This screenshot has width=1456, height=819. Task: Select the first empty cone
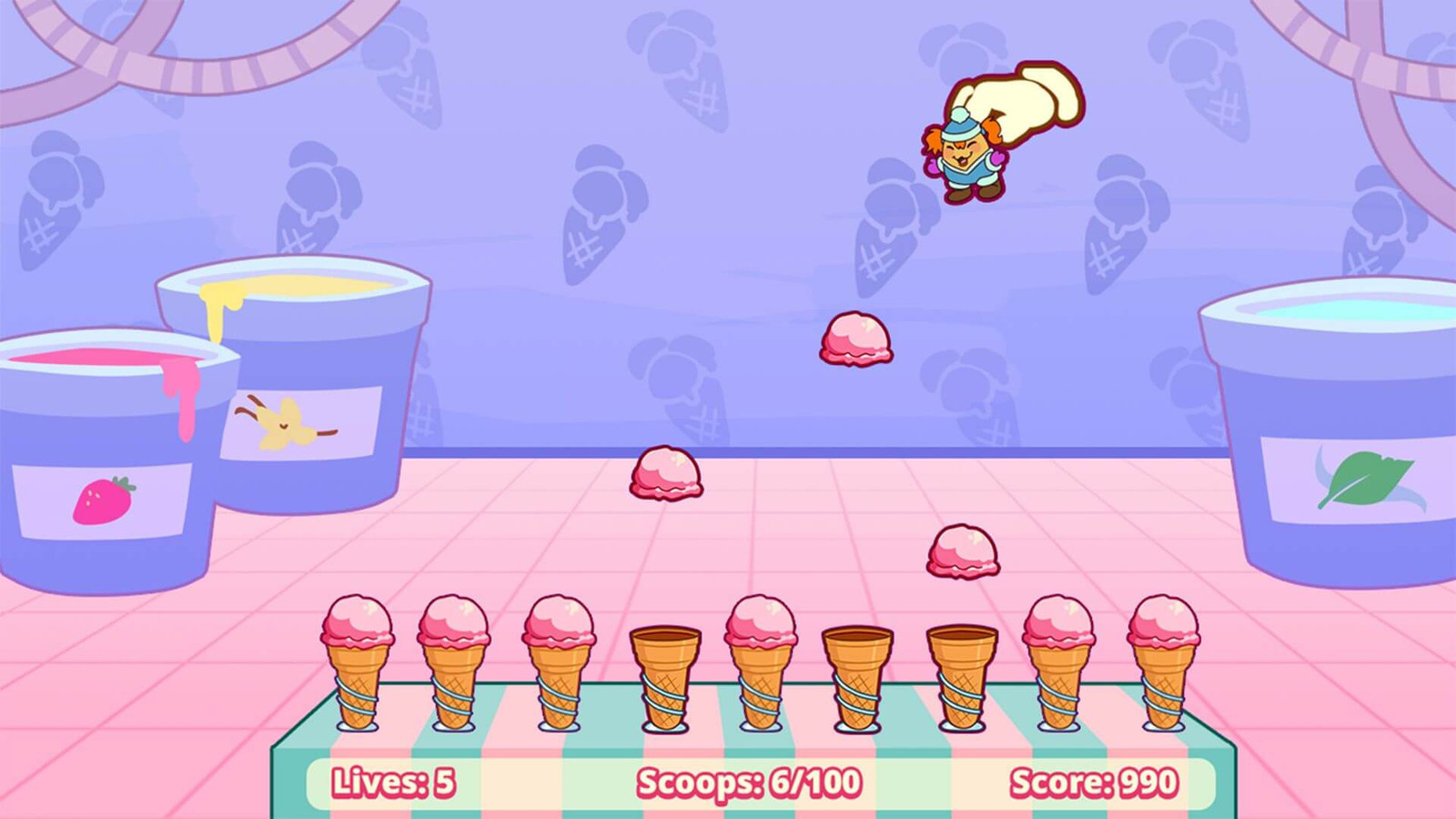664,673
